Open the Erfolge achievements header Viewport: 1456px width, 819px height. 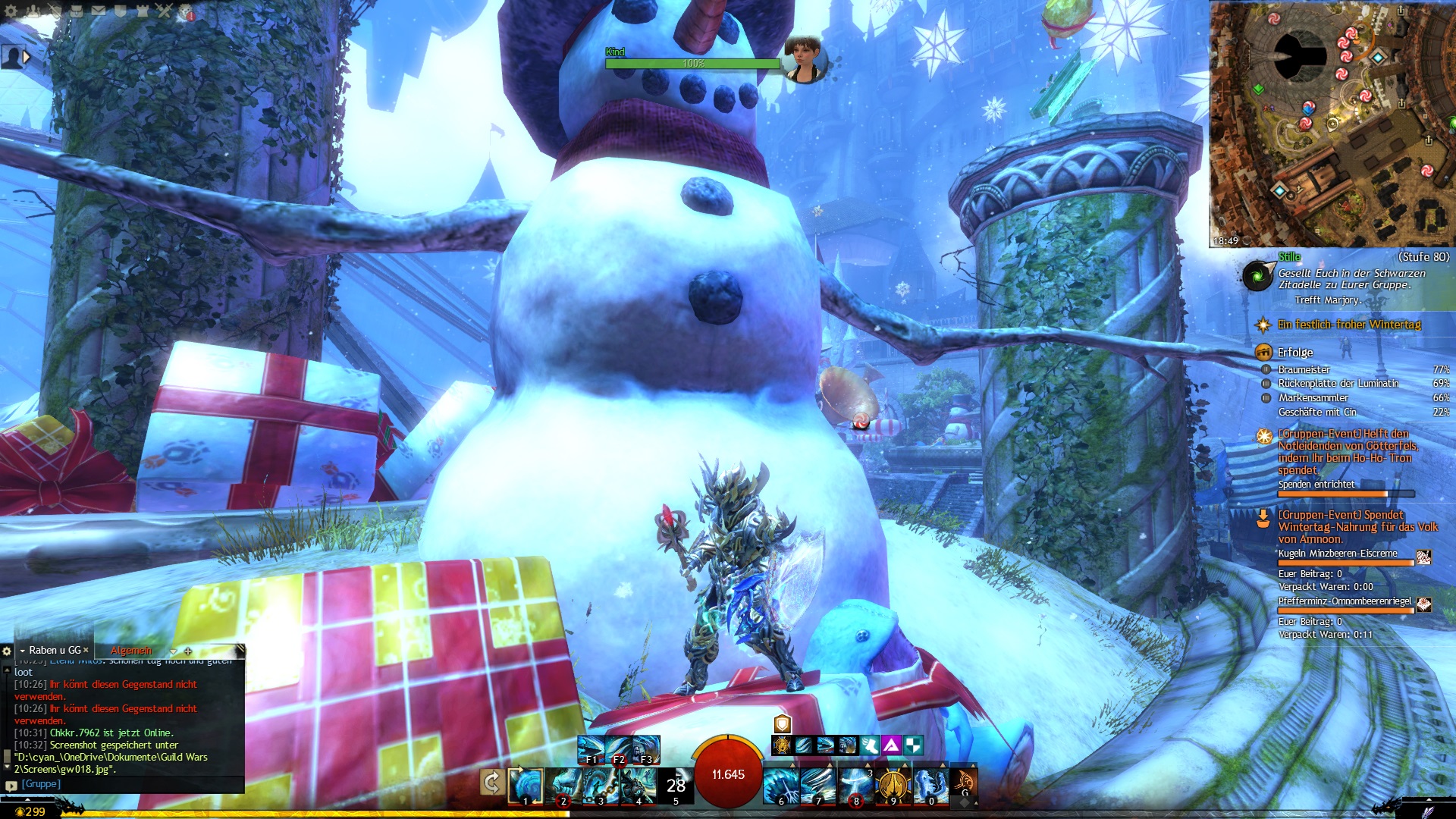pos(1294,352)
